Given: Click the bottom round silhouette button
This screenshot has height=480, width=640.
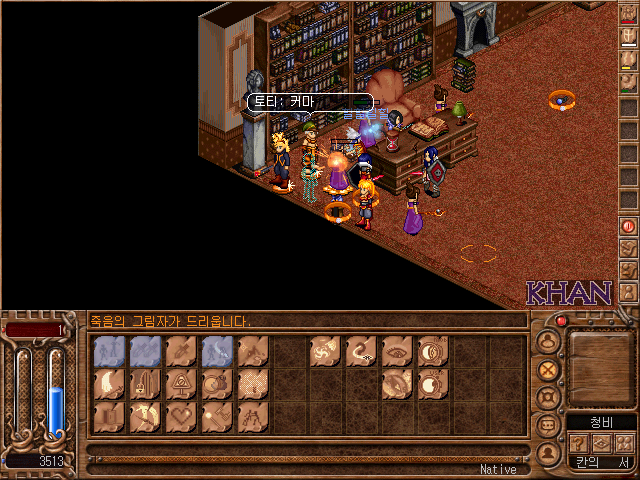Looking at the screenshot, I should tap(548, 452).
